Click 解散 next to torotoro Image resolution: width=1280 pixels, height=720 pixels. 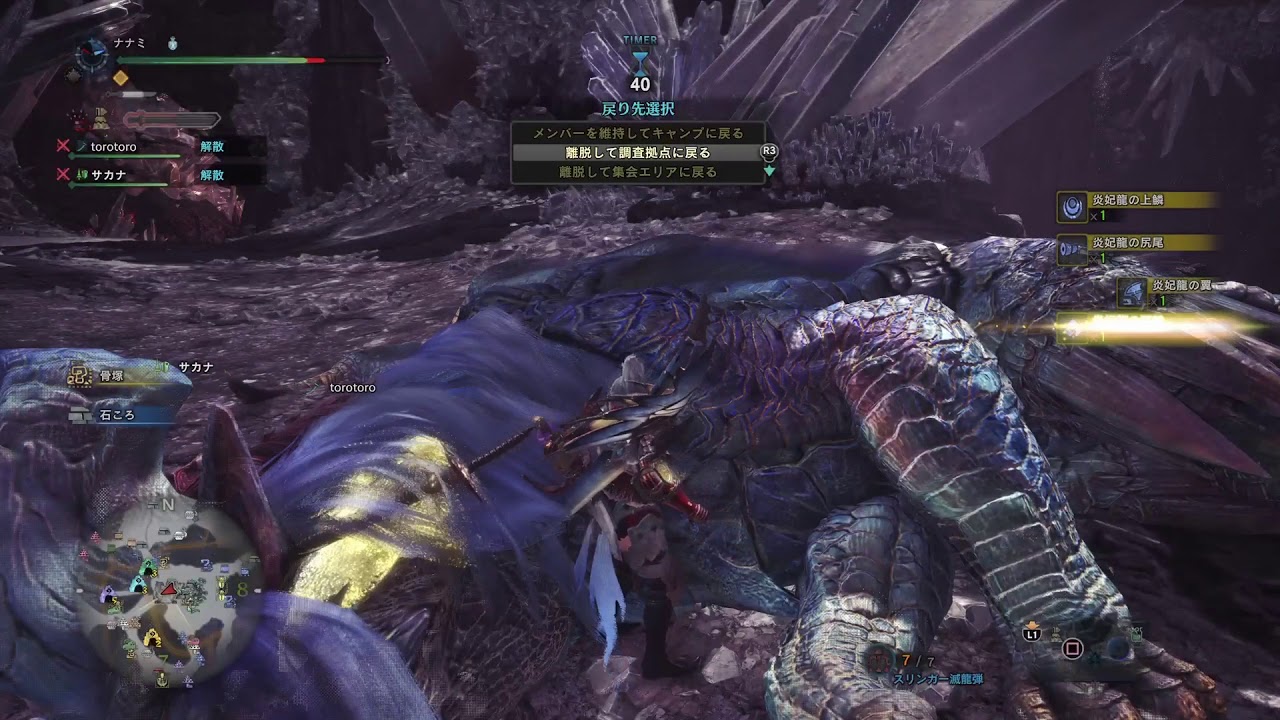click(212, 146)
